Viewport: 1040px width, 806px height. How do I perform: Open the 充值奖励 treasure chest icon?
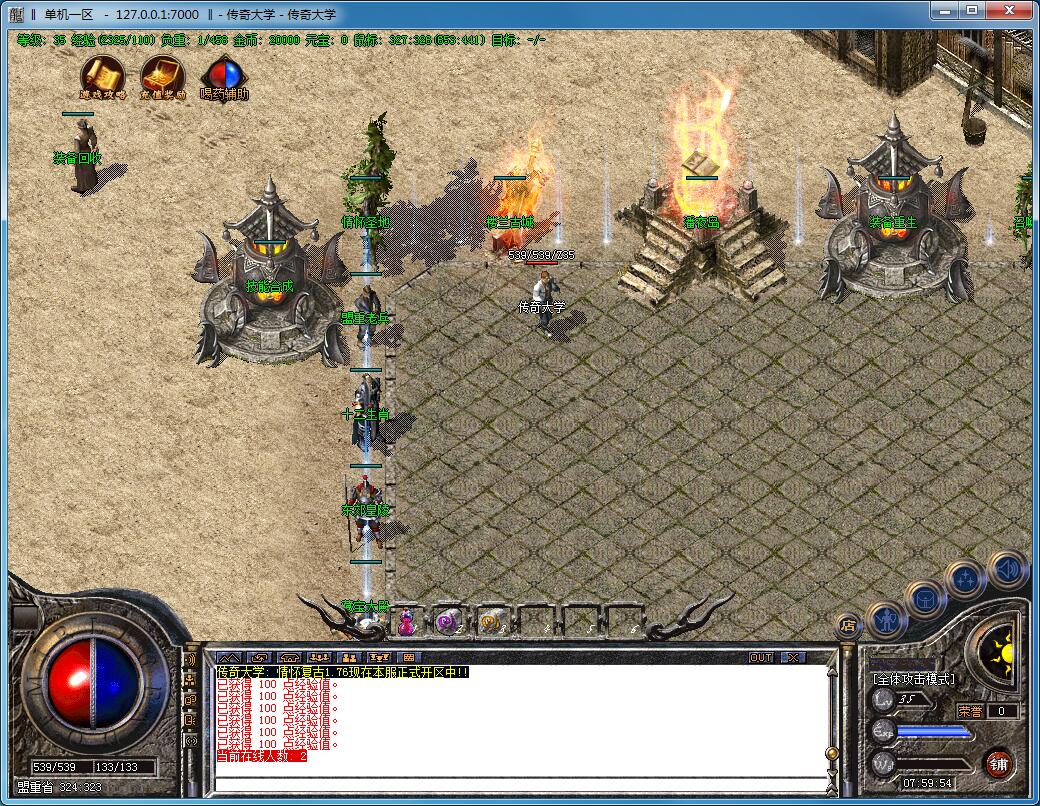click(x=162, y=74)
